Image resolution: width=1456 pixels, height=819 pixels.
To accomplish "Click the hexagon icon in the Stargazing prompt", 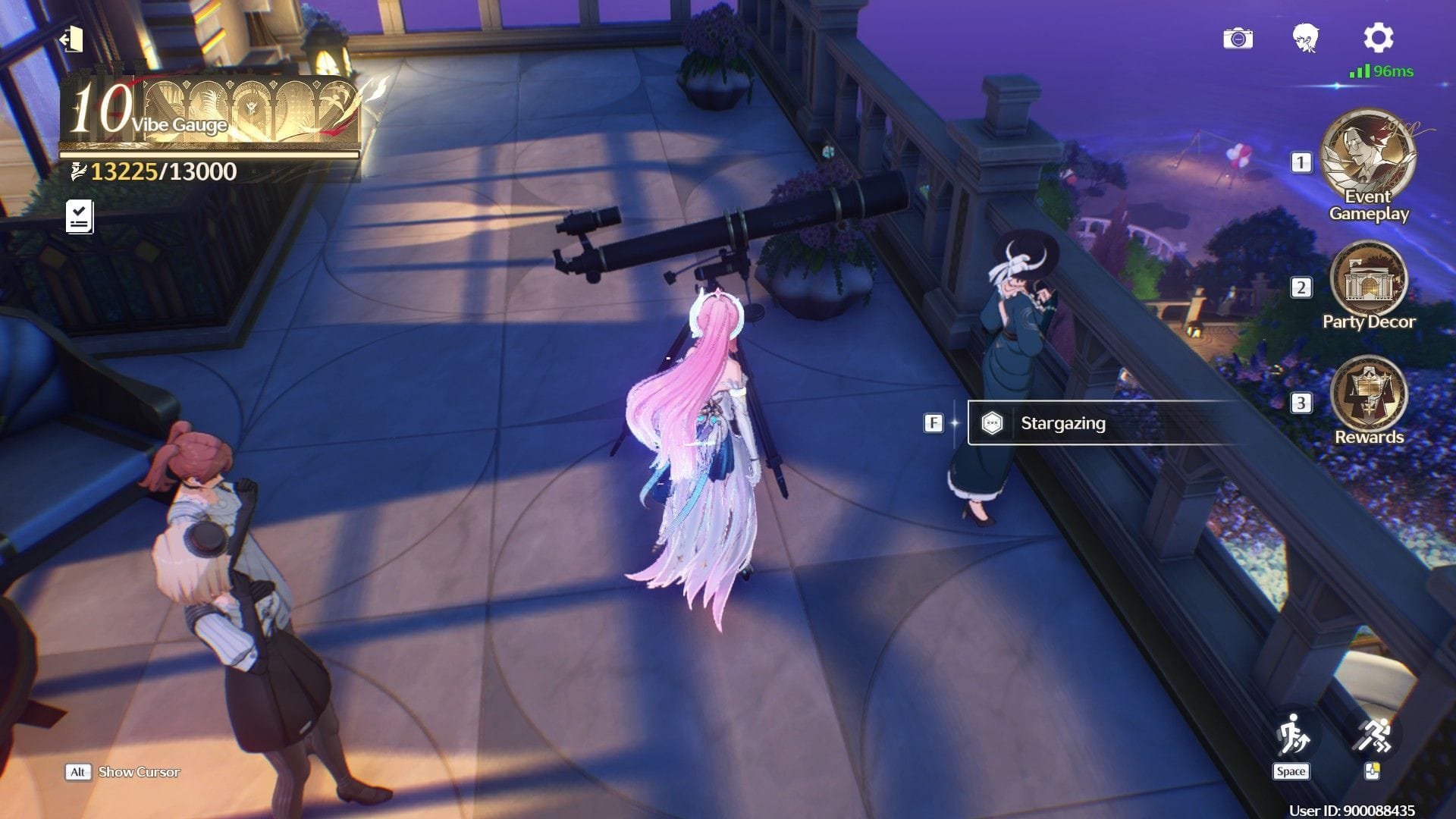I will (x=992, y=423).
